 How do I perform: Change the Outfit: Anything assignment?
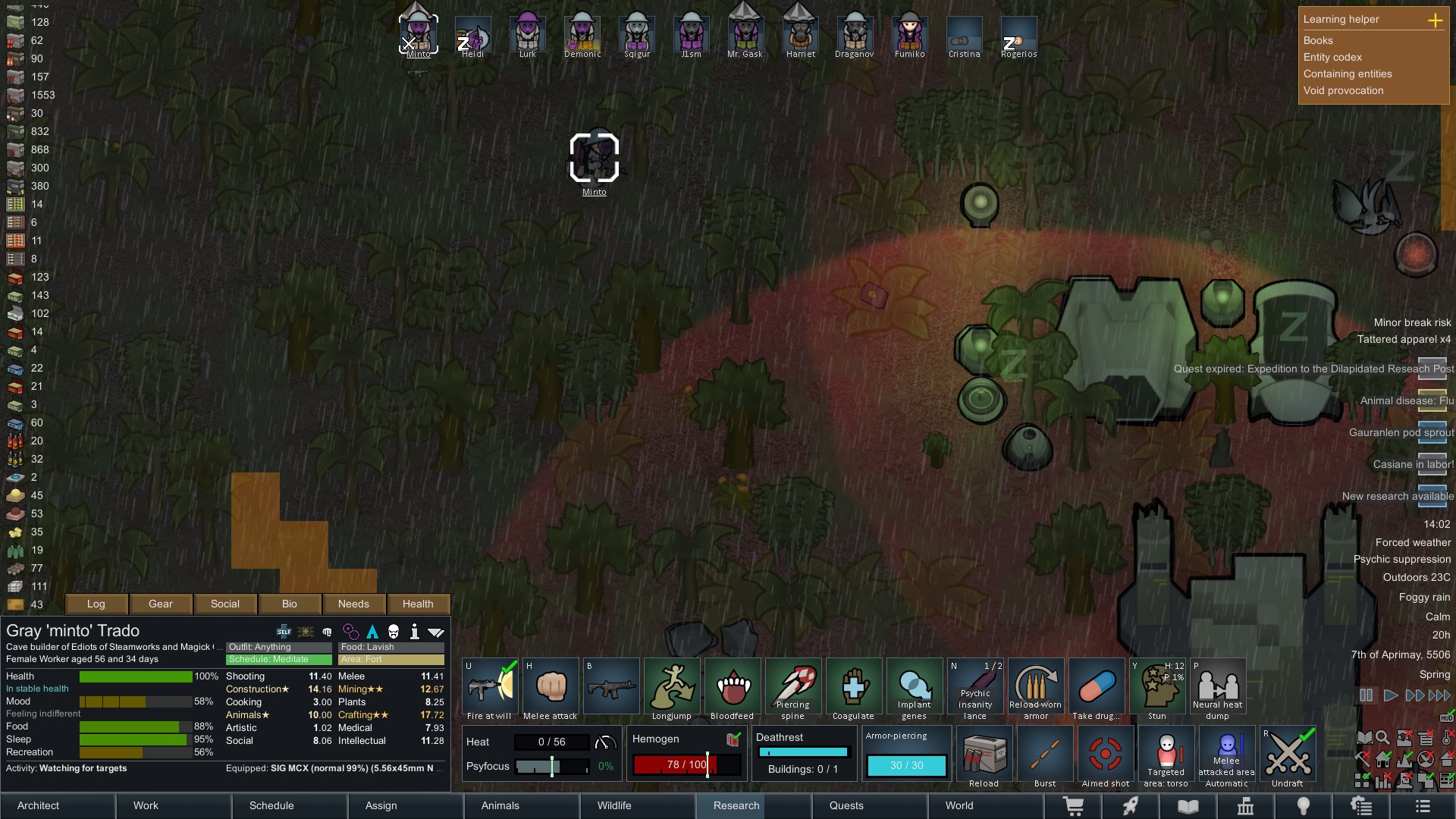coord(280,647)
